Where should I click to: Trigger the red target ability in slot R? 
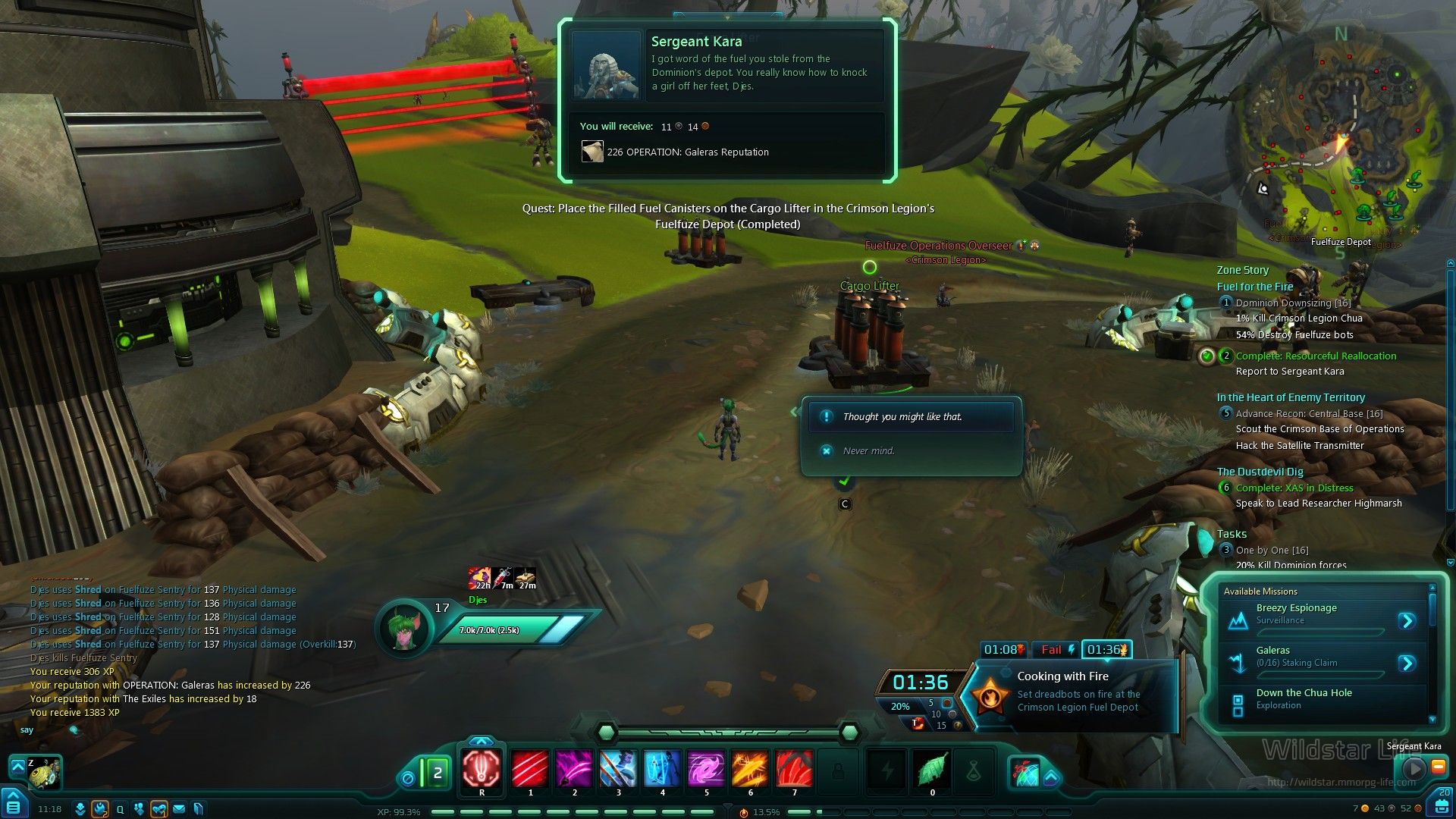[482, 769]
